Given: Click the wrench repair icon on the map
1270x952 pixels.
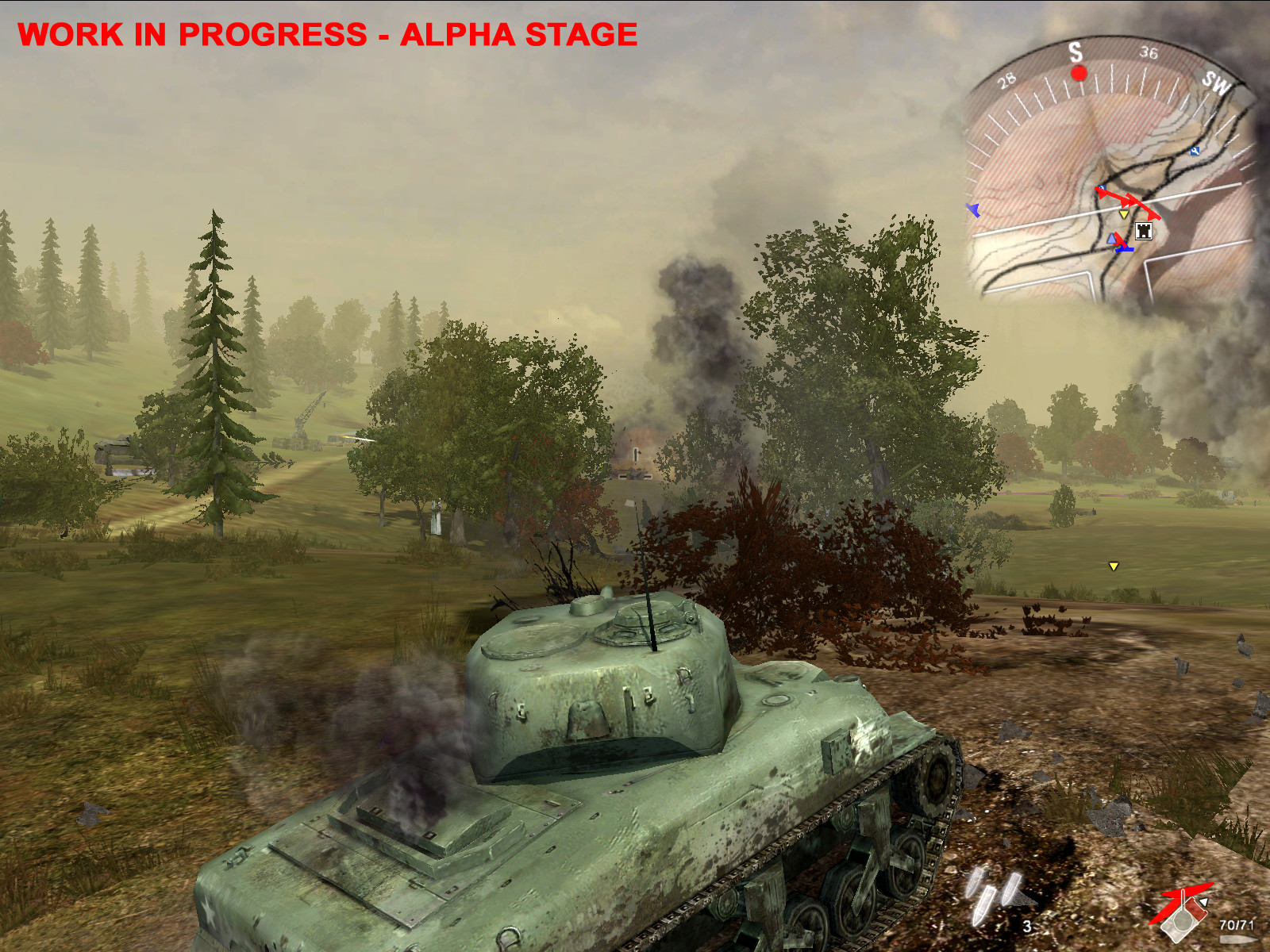Looking at the screenshot, I should click(1195, 152).
